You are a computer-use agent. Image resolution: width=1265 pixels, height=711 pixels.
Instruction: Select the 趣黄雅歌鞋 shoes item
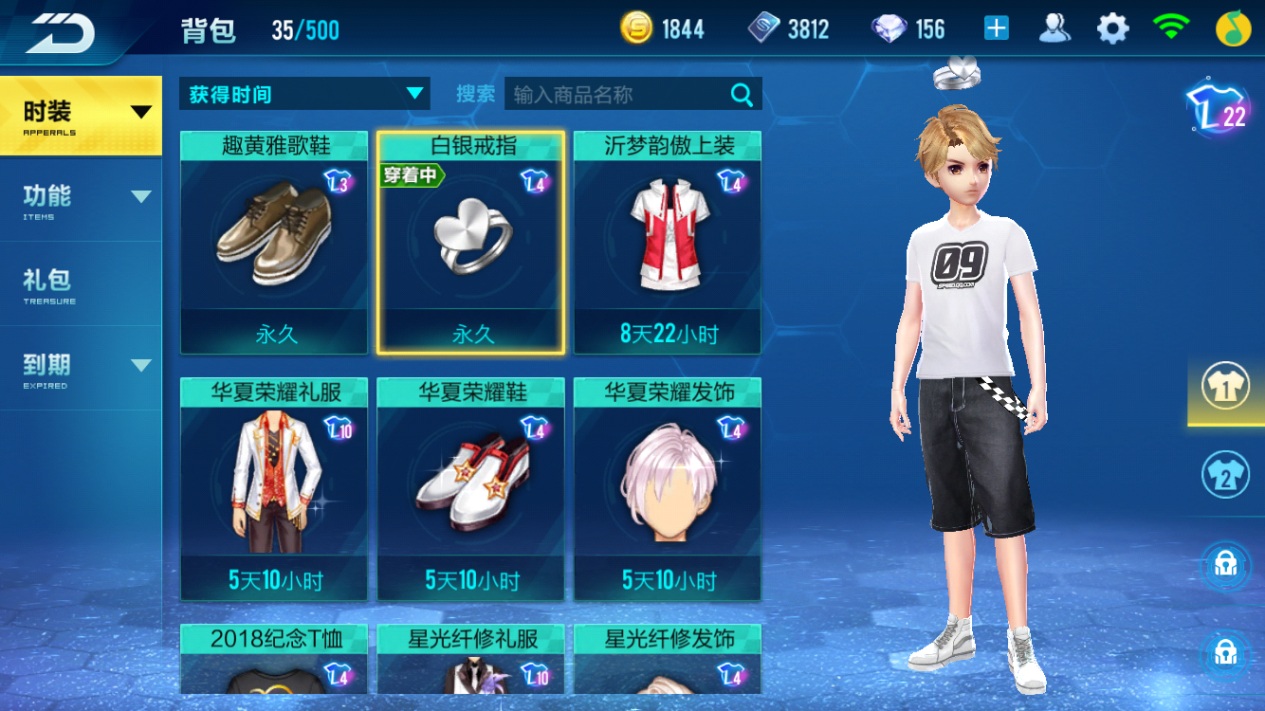pos(274,243)
